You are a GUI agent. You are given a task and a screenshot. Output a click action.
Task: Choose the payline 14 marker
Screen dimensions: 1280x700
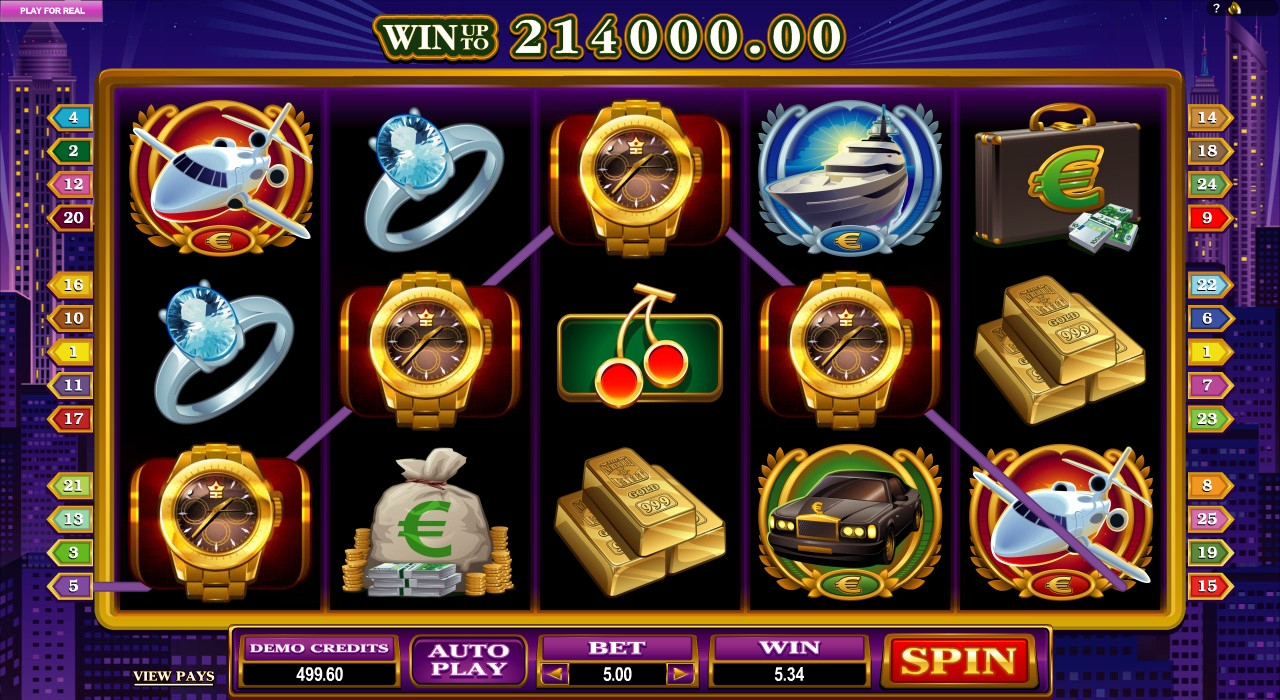[x=1209, y=118]
